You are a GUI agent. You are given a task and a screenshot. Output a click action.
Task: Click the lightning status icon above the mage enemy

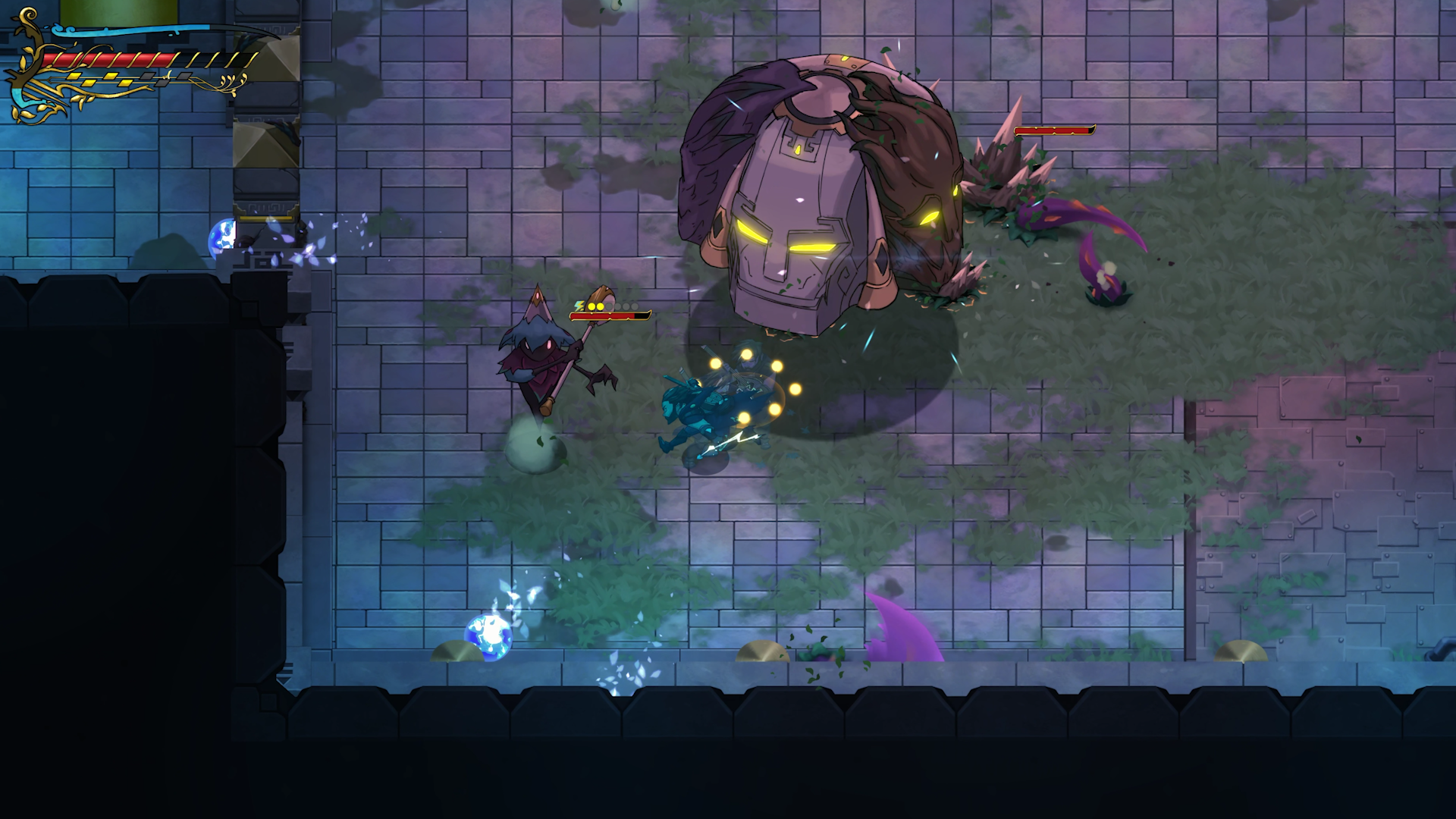pos(579,305)
